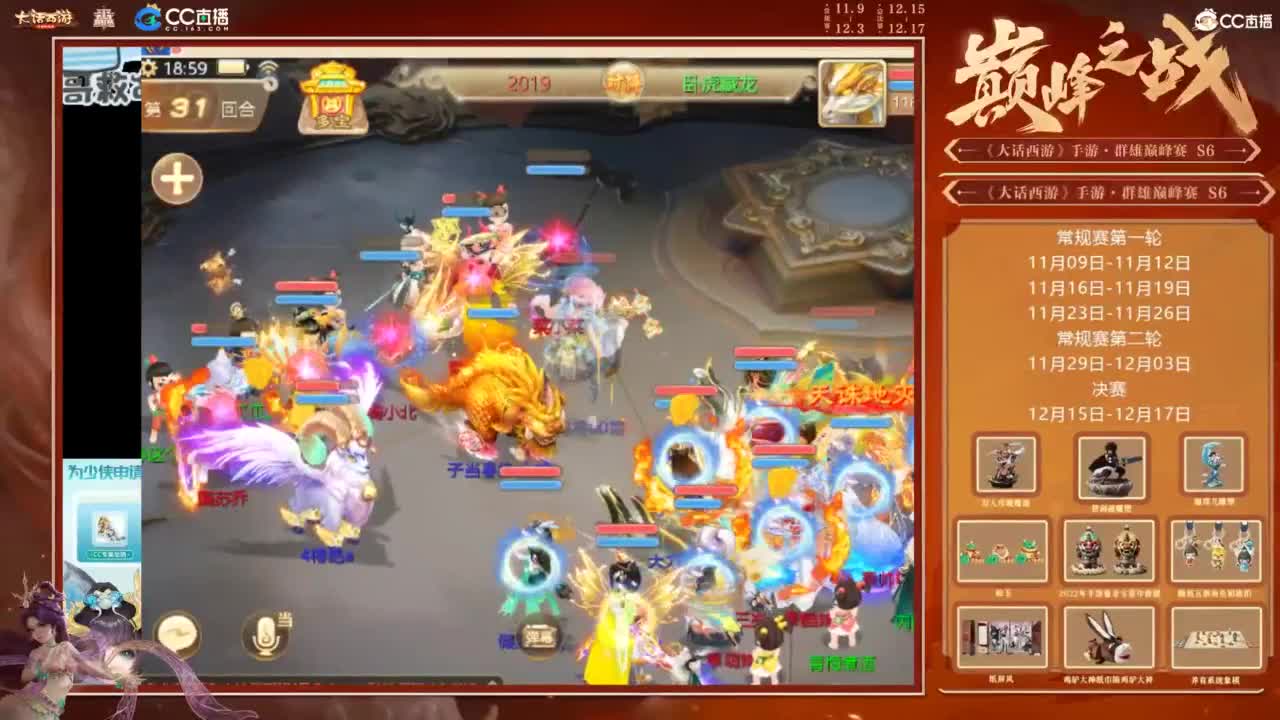Toggle the plus button to expand battle view
Screen dimensions: 1280x720
pos(176,177)
